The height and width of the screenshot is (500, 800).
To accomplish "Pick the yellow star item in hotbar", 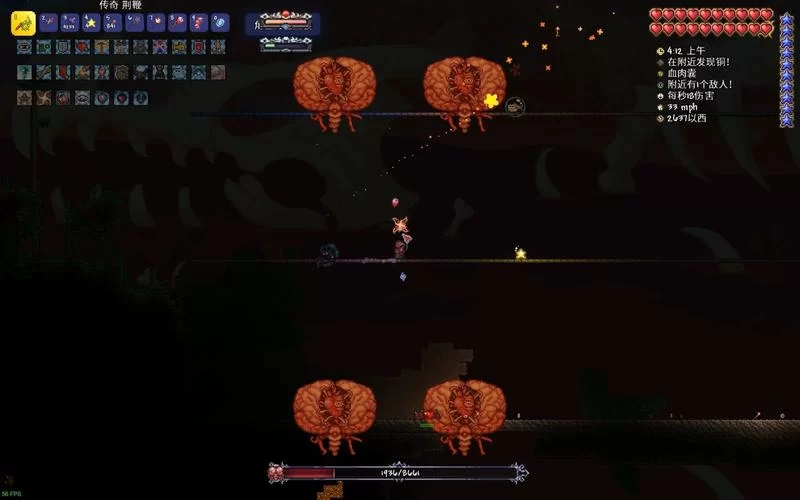I will pyautogui.click(x=91, y=22).
